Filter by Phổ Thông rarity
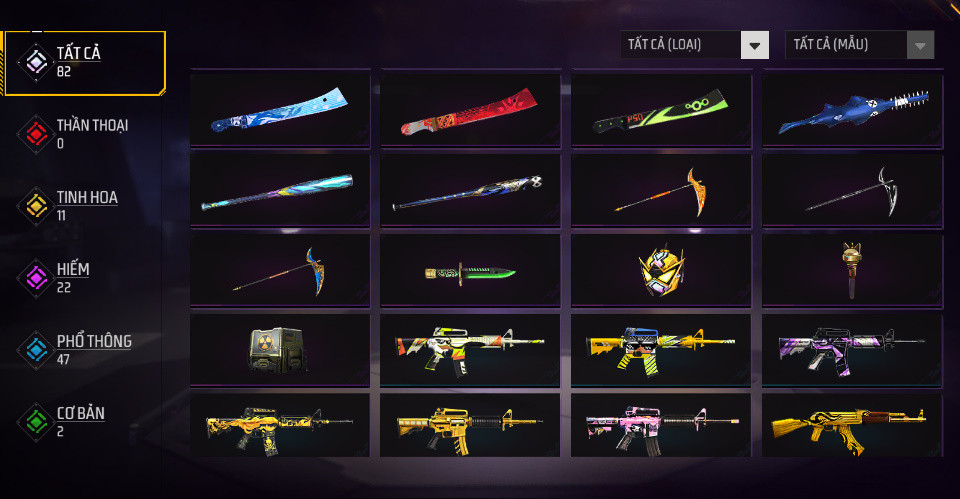 [x=85, y=350]
